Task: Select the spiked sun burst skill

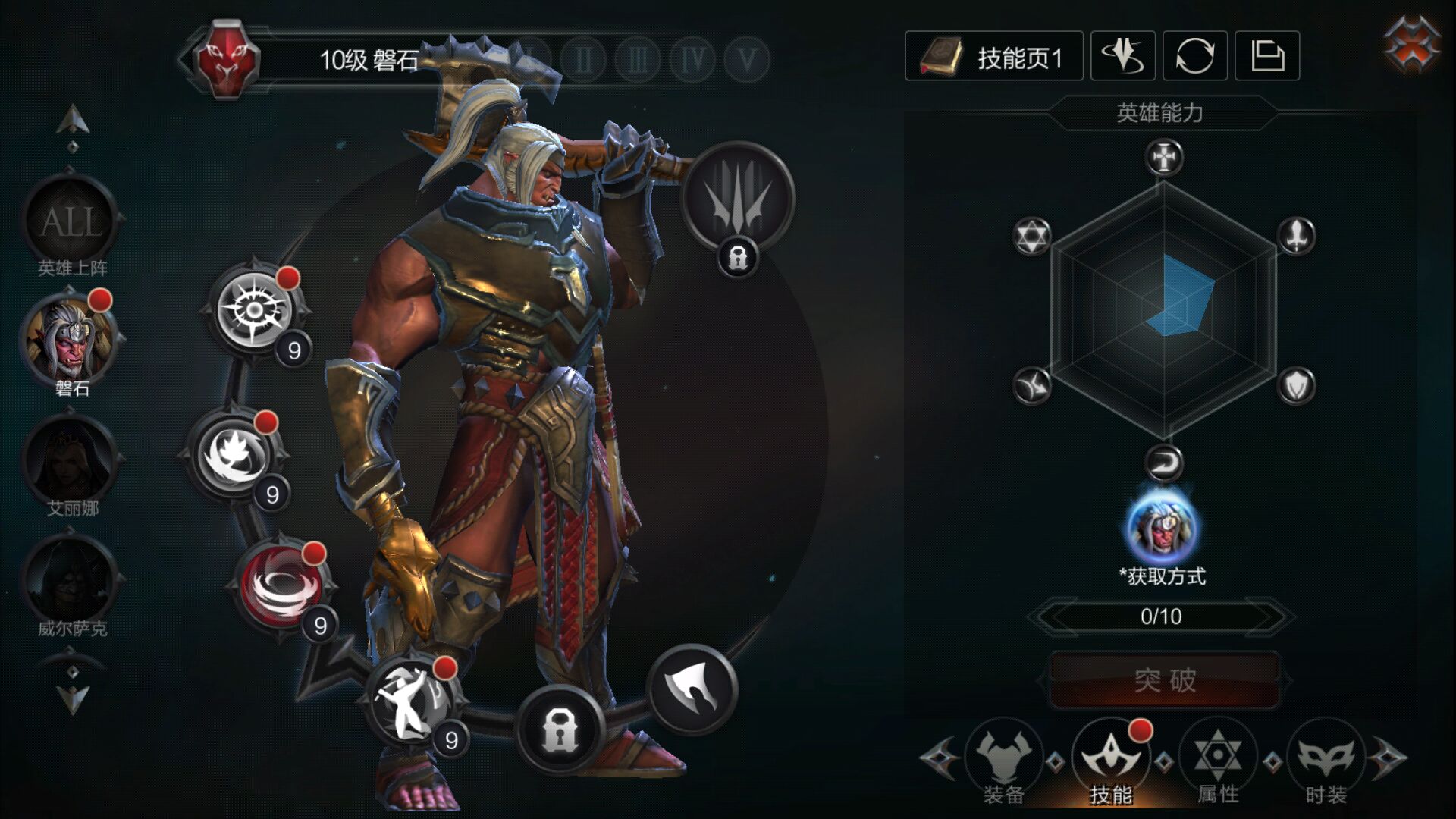Action: (254, 309)
